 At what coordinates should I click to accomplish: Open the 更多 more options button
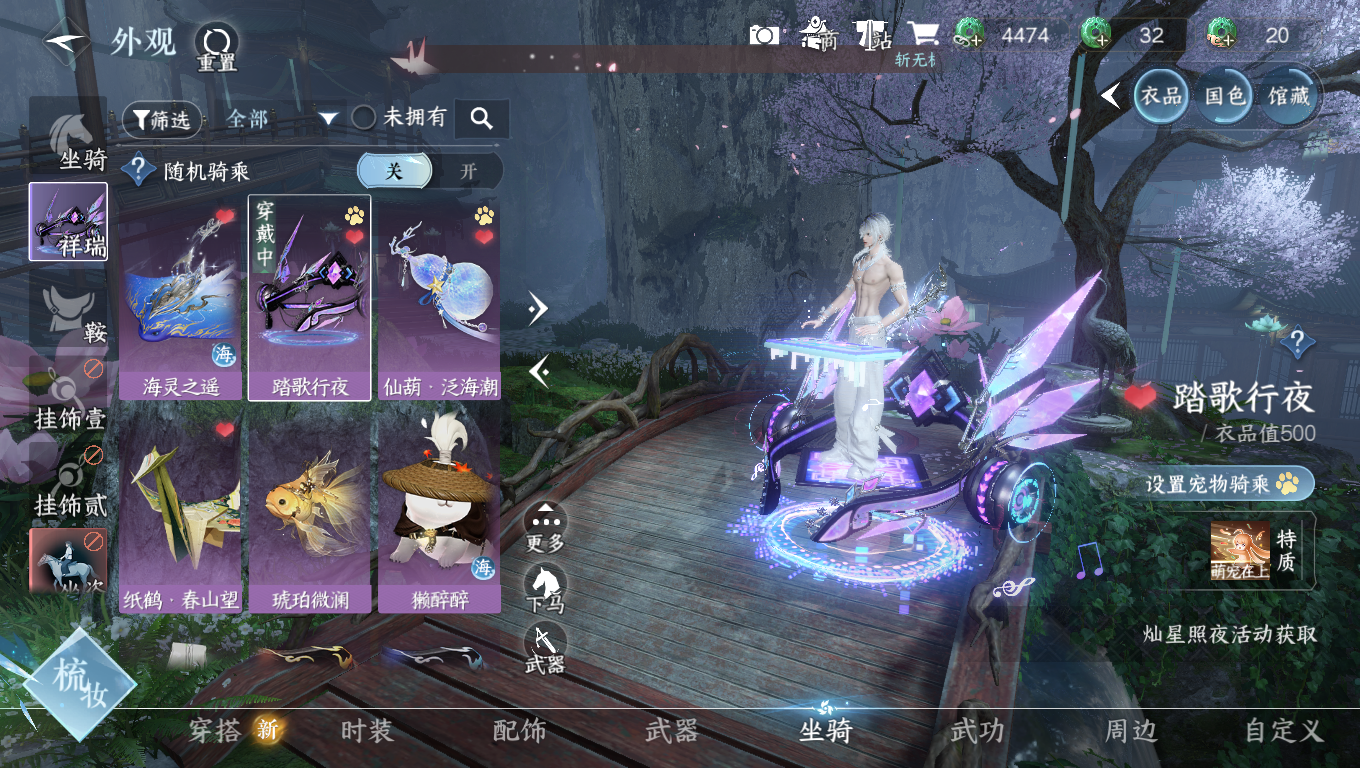point(545,524)
